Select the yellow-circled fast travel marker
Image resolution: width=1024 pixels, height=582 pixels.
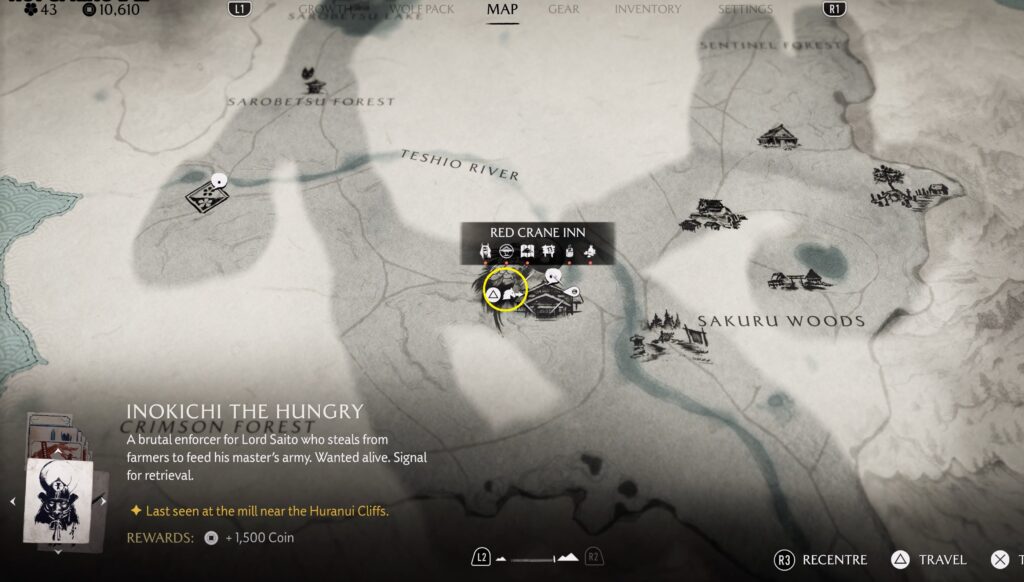[x=505, y=290]
